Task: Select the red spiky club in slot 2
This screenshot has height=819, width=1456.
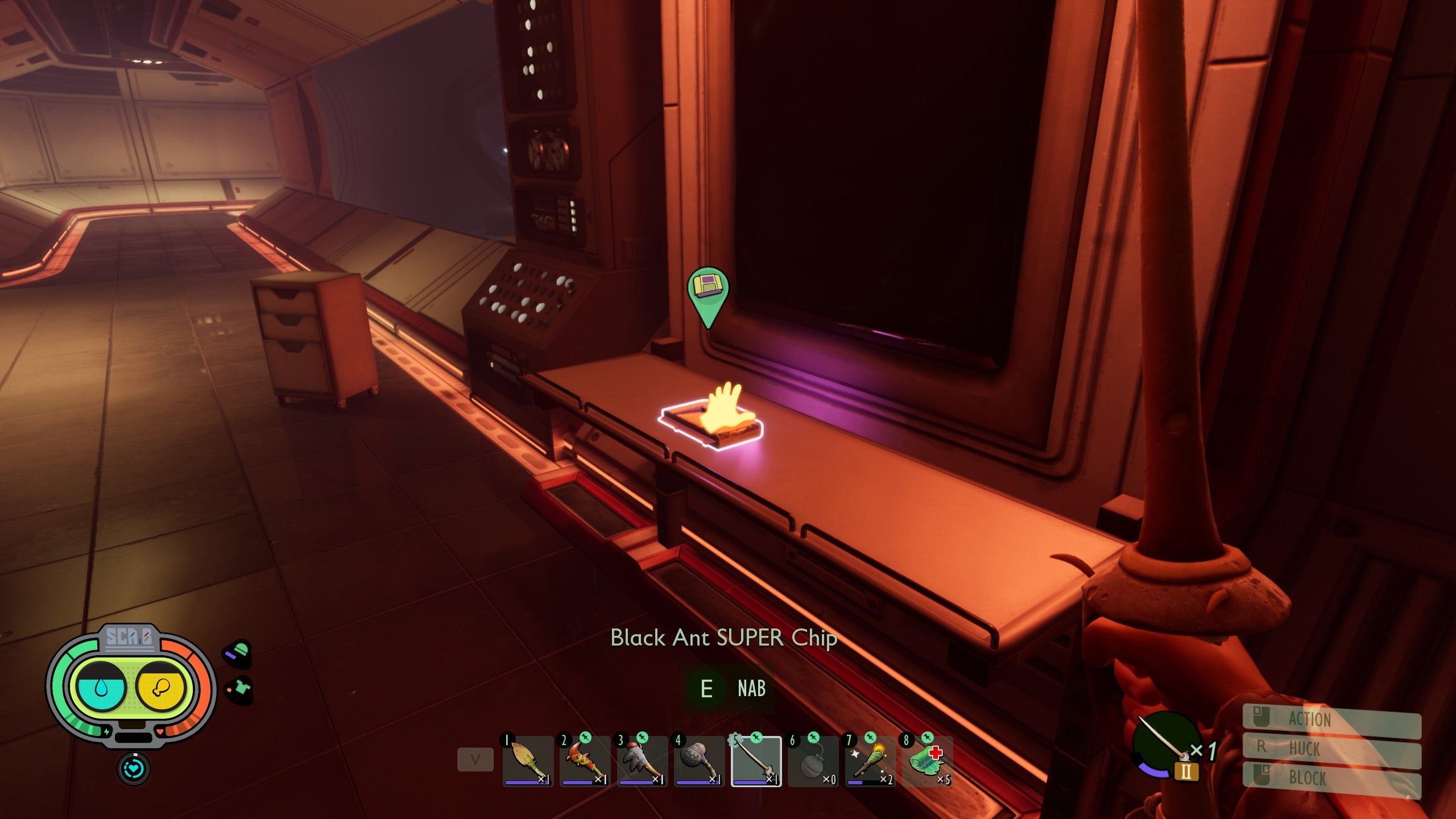Action: click(585, 761)
